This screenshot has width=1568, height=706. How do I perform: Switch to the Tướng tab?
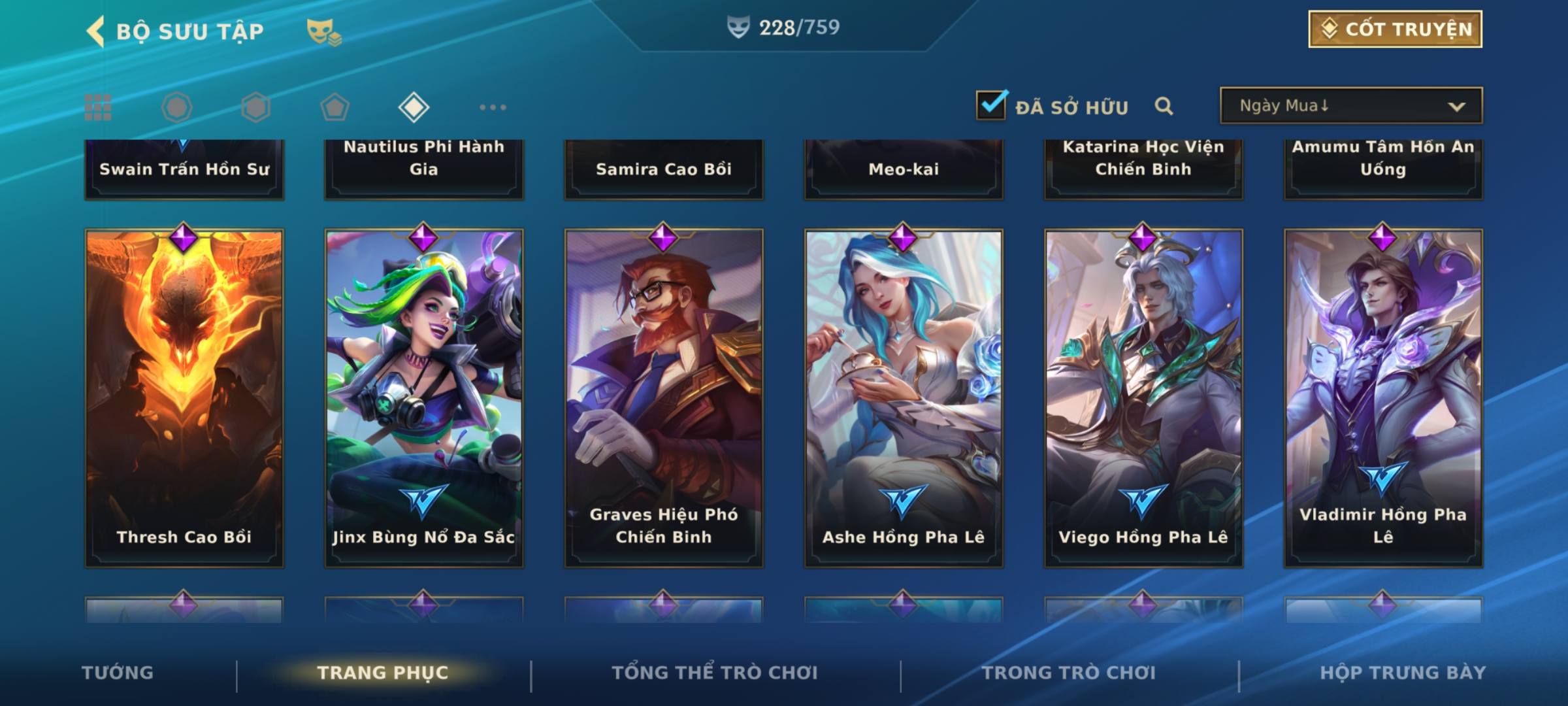point(118,673)
